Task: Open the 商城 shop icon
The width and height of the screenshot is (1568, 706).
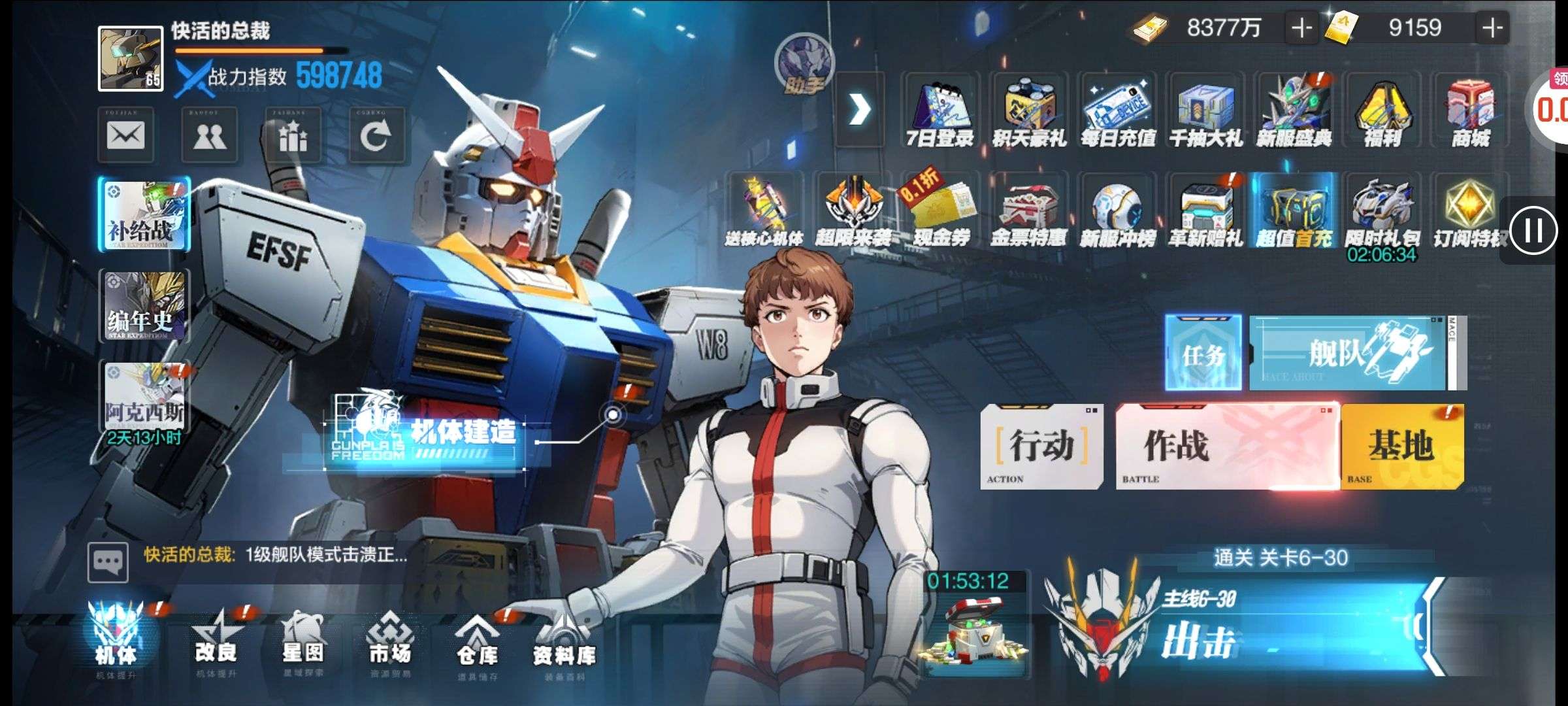Action: [1470, 111]
